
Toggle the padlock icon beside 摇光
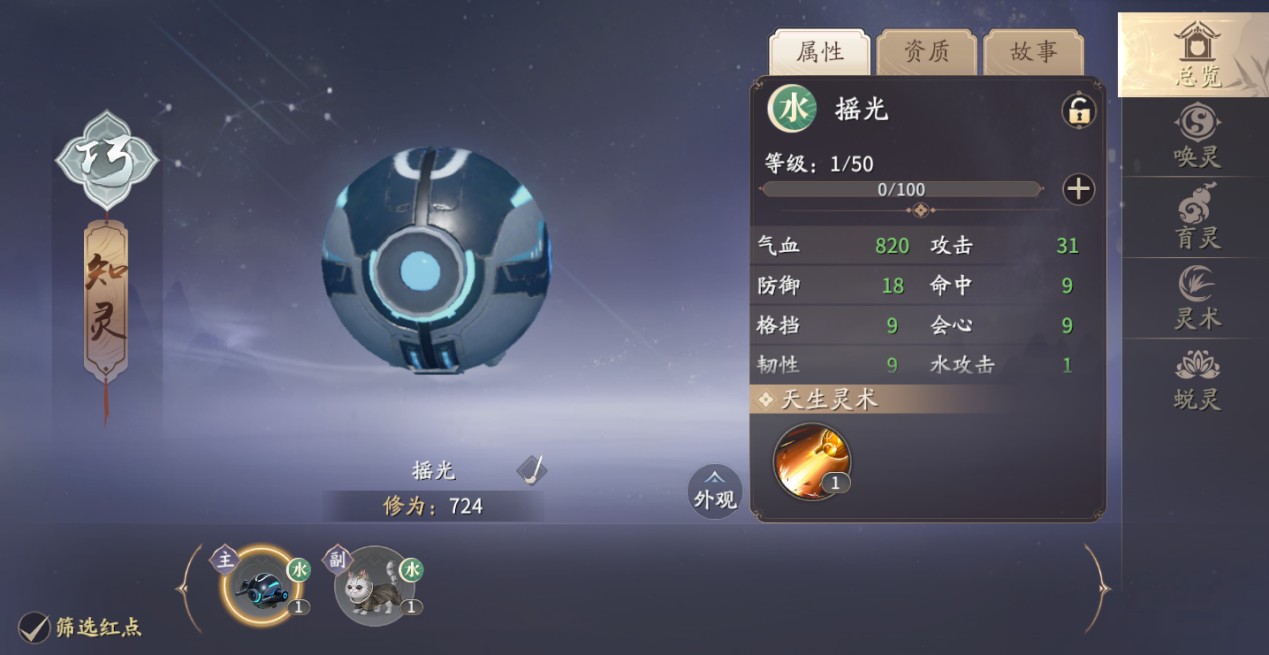tap(1078, 111)
